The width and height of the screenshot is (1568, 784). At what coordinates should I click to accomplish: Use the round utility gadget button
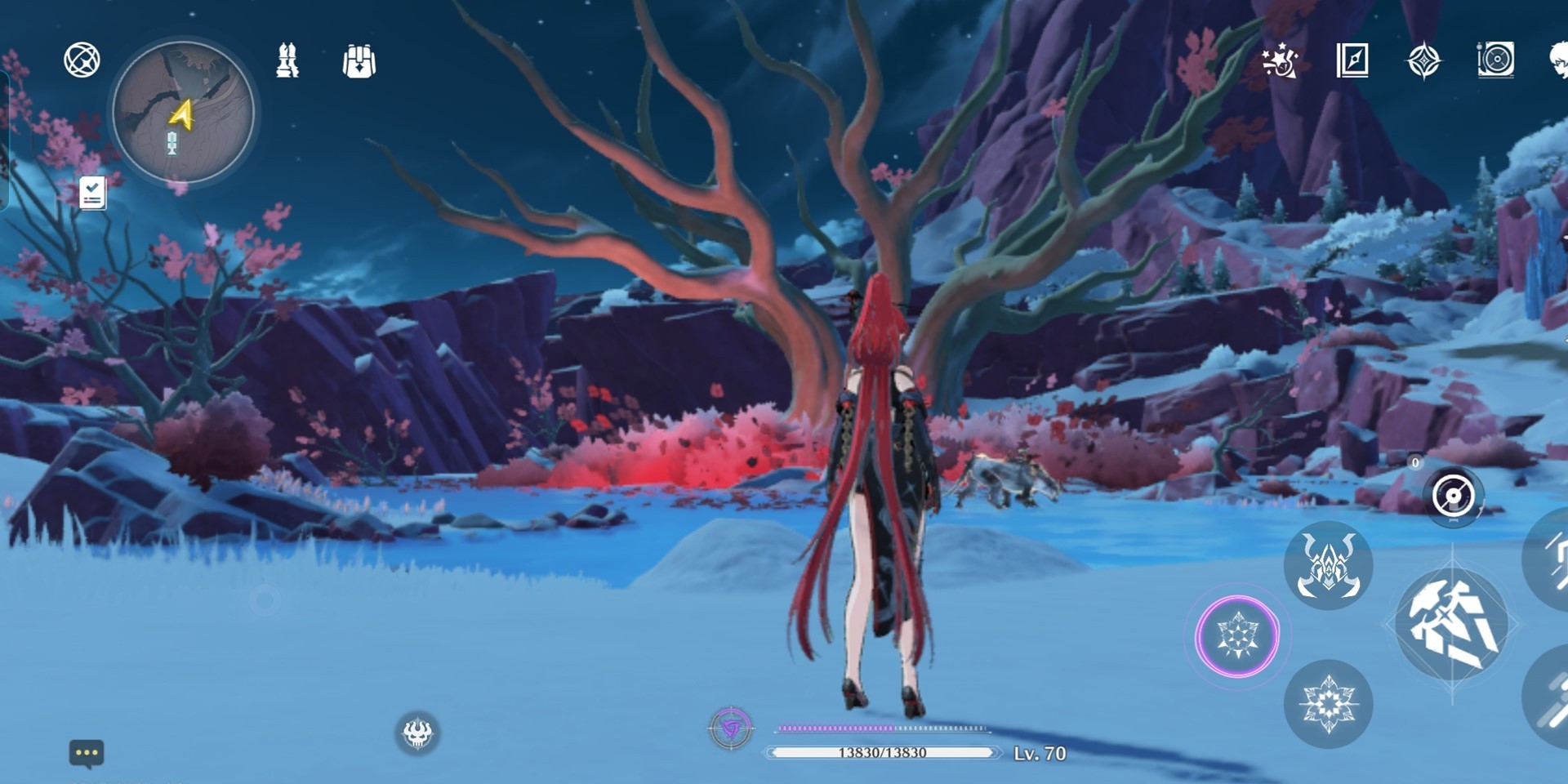tap(1453, 496)
